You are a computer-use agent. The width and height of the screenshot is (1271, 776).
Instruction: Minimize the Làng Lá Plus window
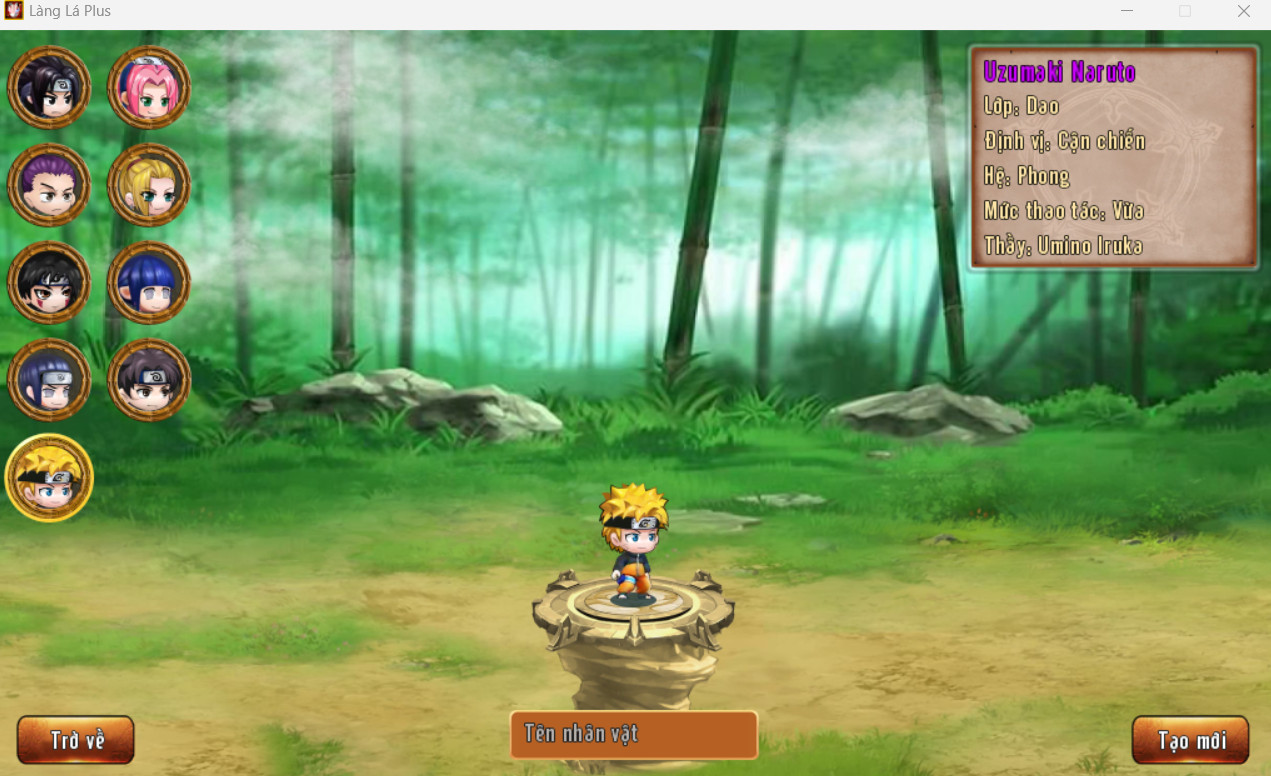(x=1127, y=11)
